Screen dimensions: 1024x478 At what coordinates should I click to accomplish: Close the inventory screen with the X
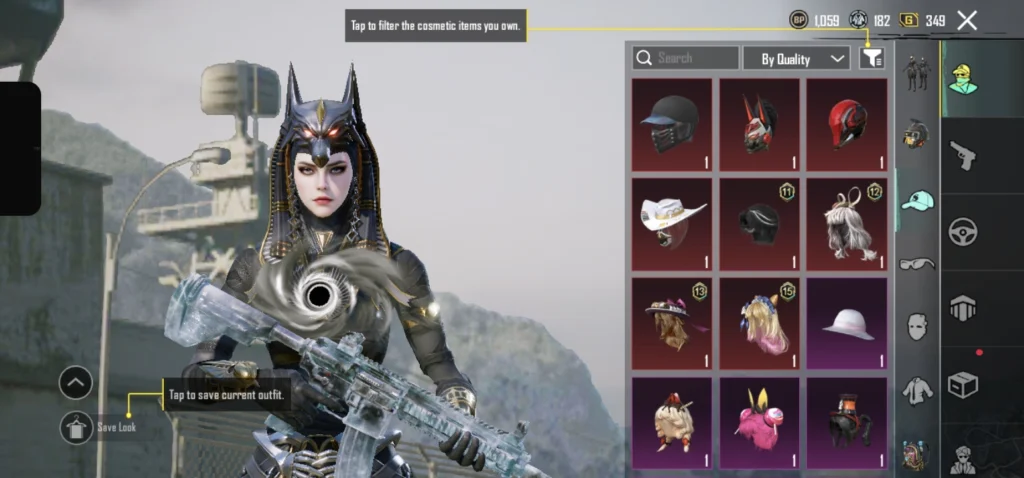coord(967,20)
